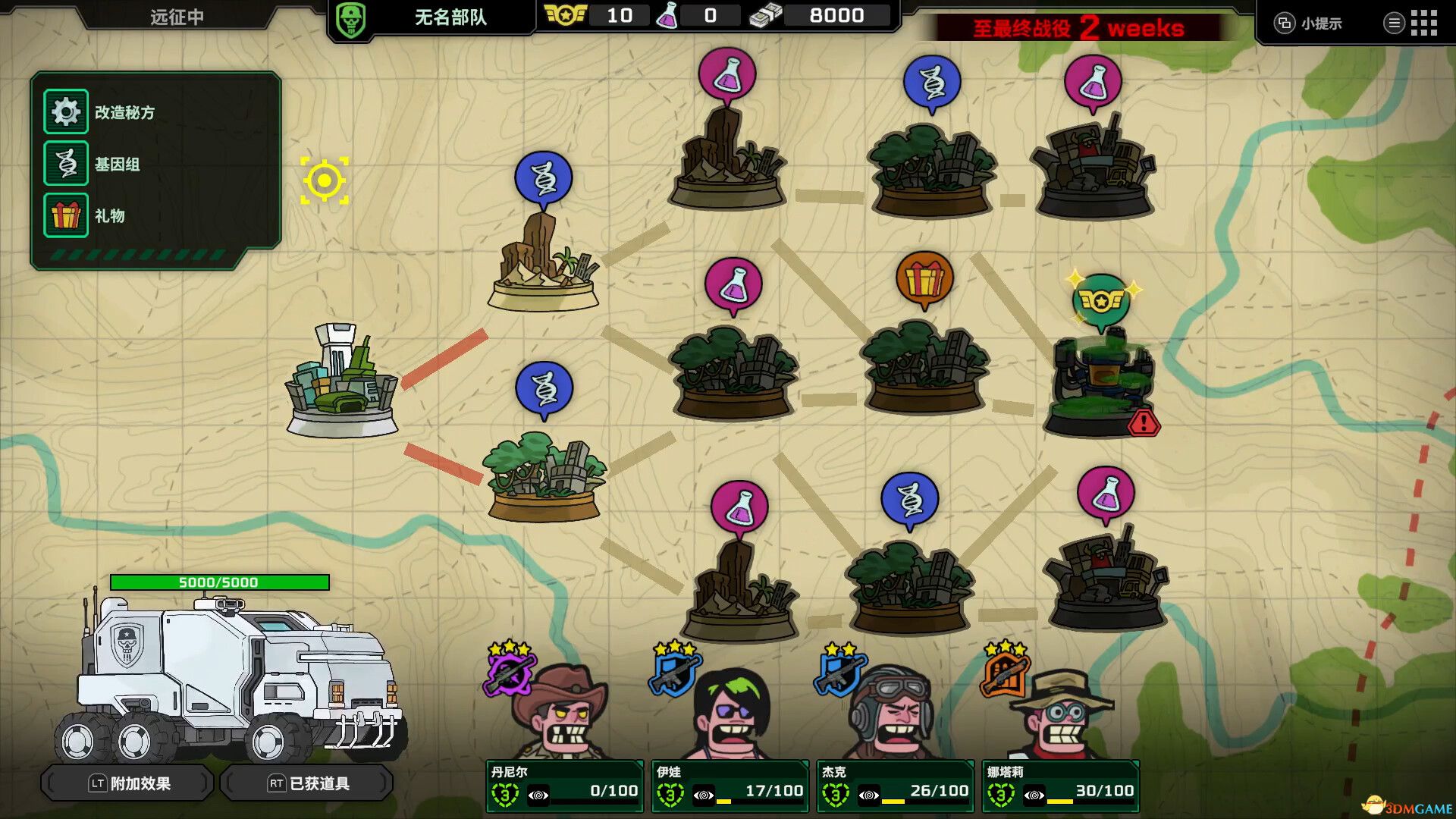Click the yellow crosshair marker on the map
This screenshot has height=819, width=1456.
click(326, 179)
